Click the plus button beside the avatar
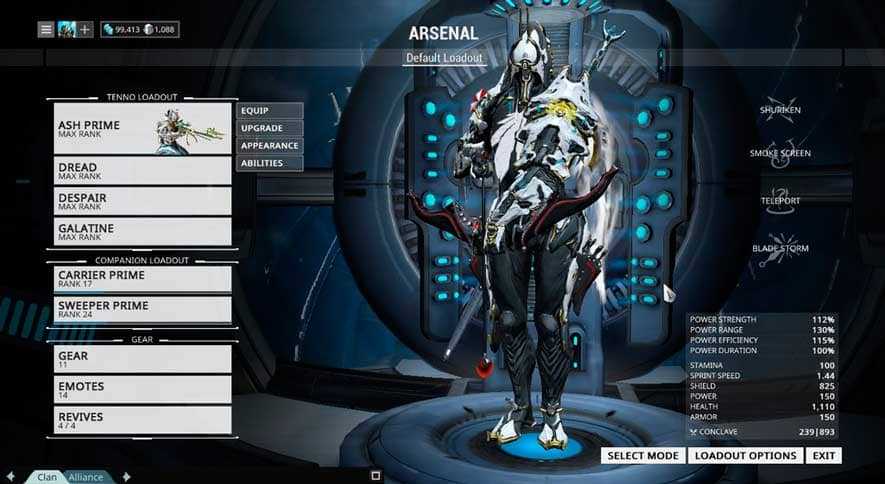The image size is (885, 484). [85, 29]
